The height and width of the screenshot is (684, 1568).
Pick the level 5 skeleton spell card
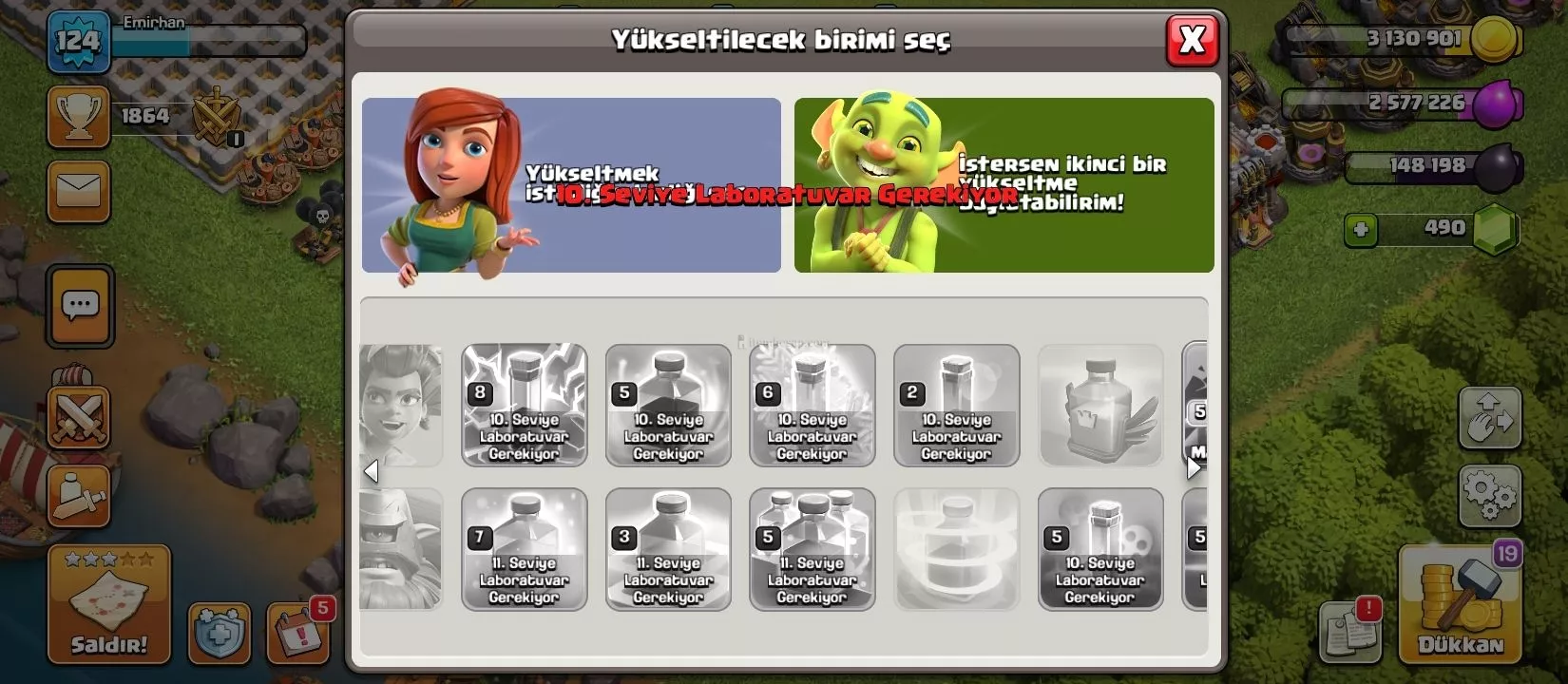pos(1100,549)
